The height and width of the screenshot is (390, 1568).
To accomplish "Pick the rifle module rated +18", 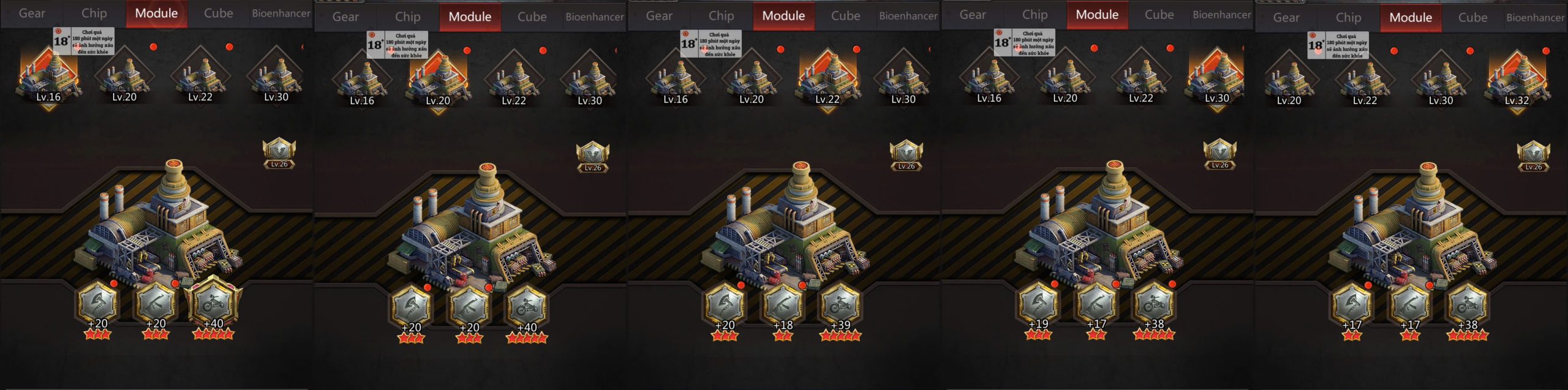I will coord(783,304).
